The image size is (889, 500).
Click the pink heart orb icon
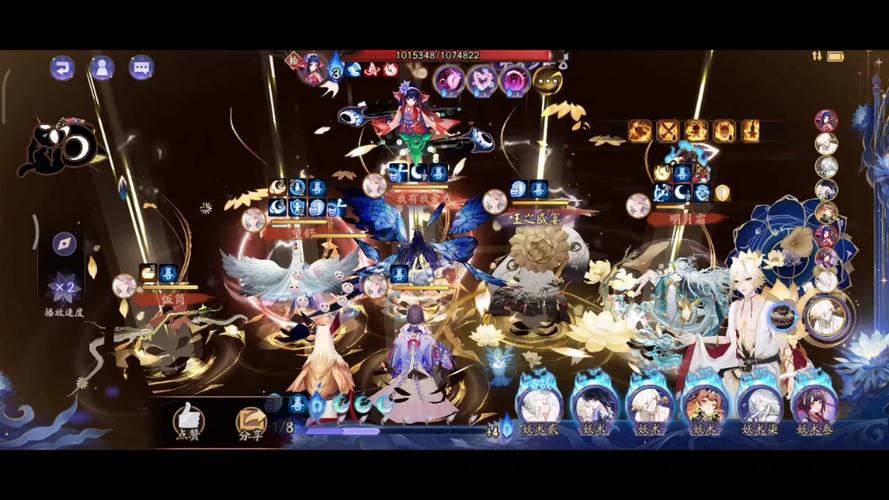coord(483,79)
